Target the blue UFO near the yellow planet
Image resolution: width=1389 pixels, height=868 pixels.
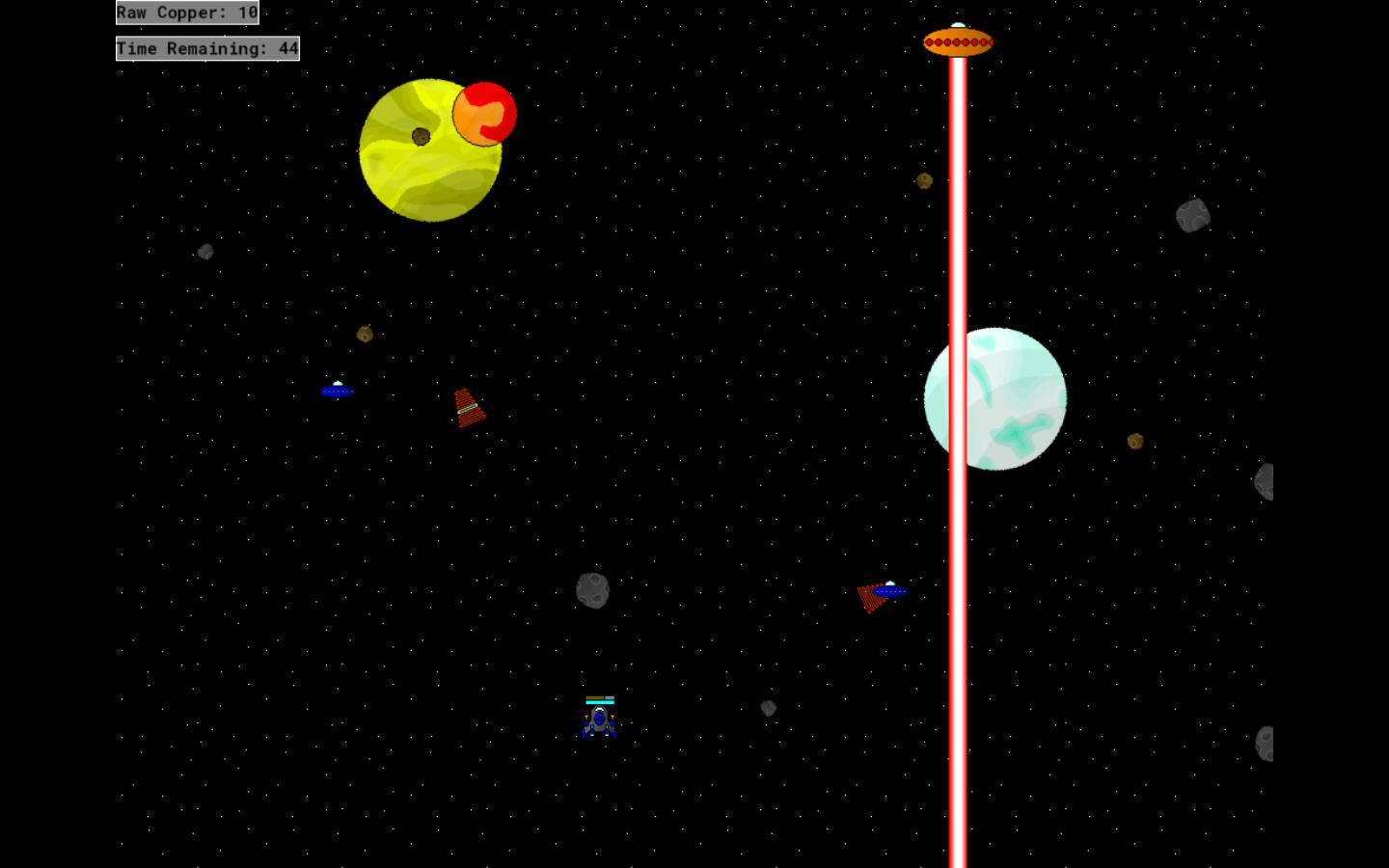pos(338,390)
